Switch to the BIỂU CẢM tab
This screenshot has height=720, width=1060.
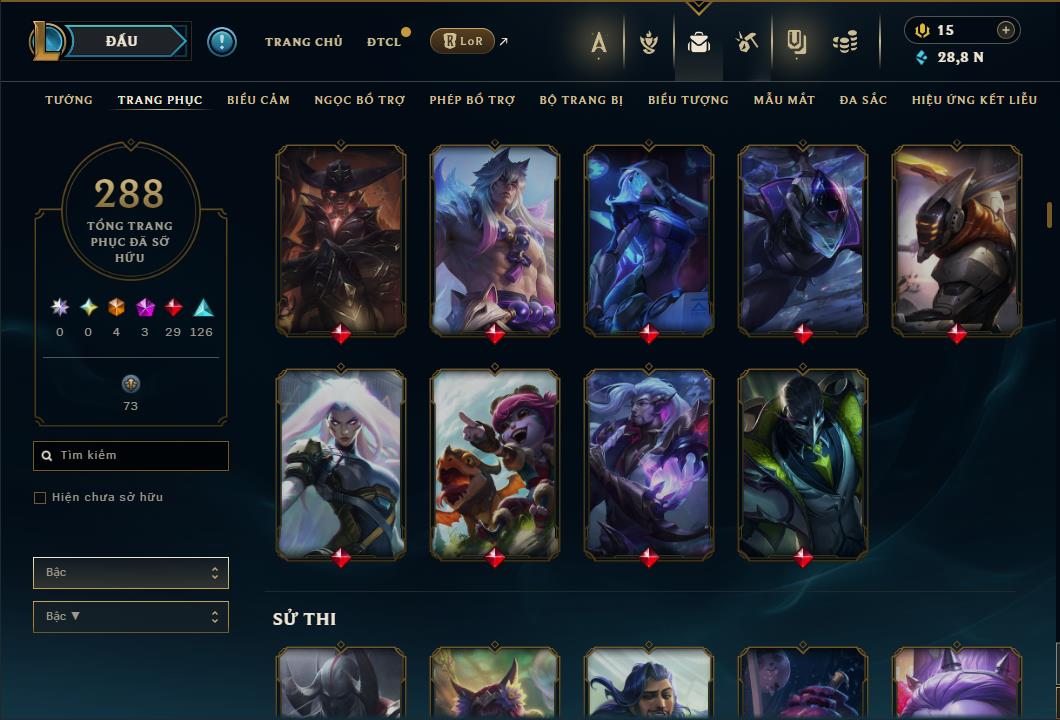coord(258,100)
